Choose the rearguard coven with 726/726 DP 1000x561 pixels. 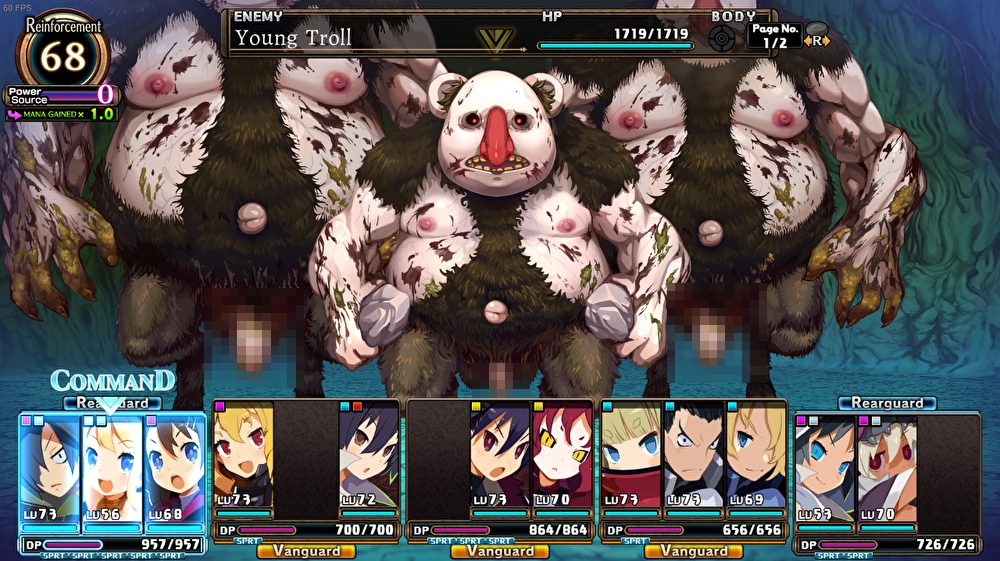(886, 544)
